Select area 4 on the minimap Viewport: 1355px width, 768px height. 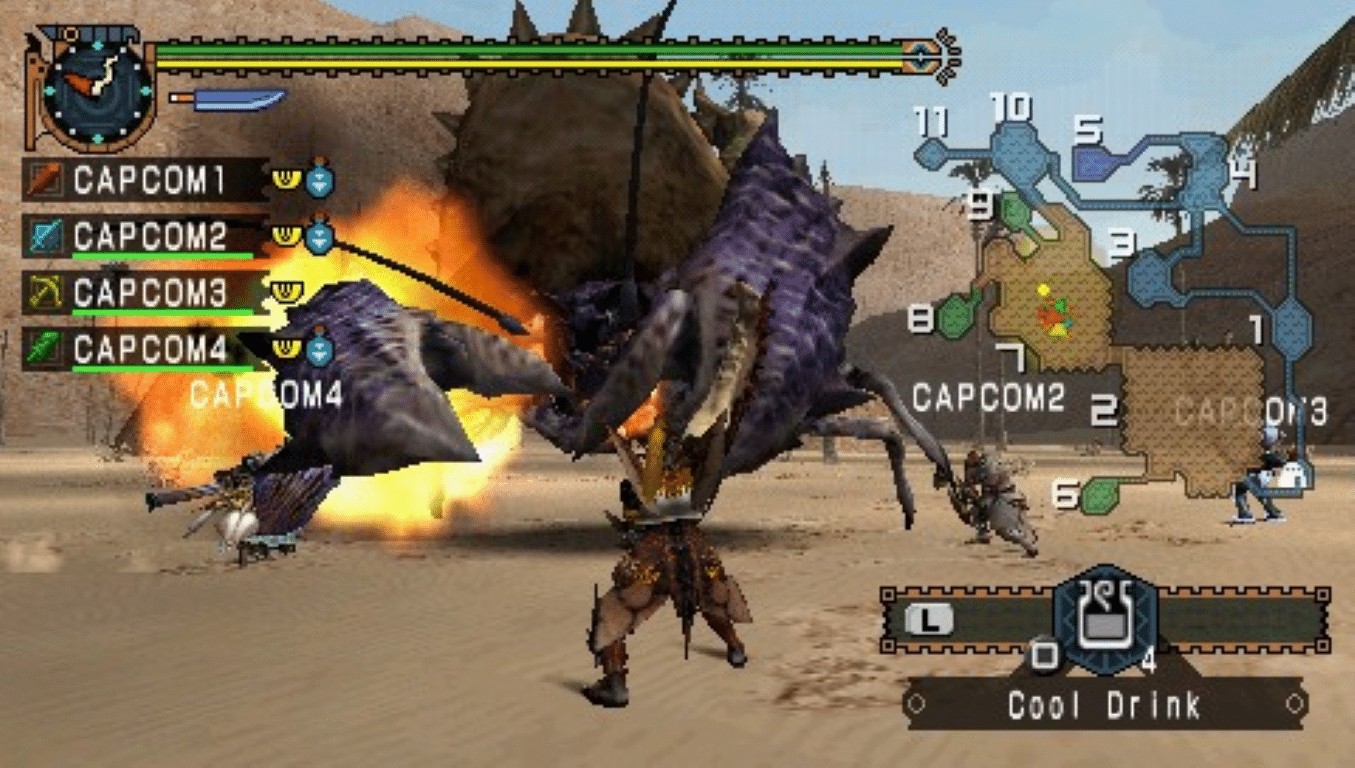pyautogui.click(x=1205, y=168)
